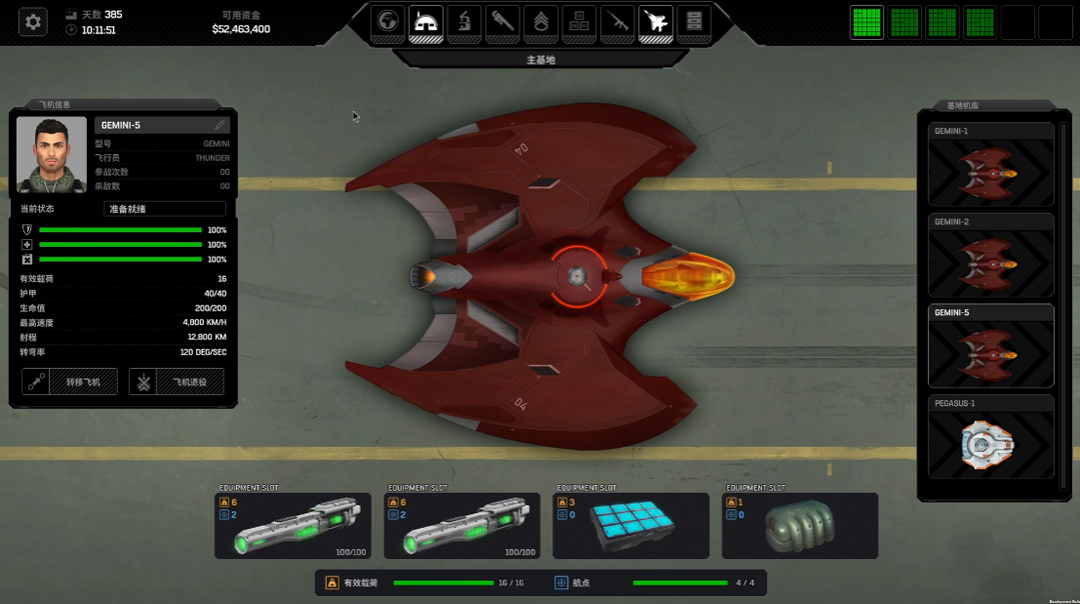The image size is (1080, 604).
Task: Select the brightest green grid speed button
Action: click(867, 22)
